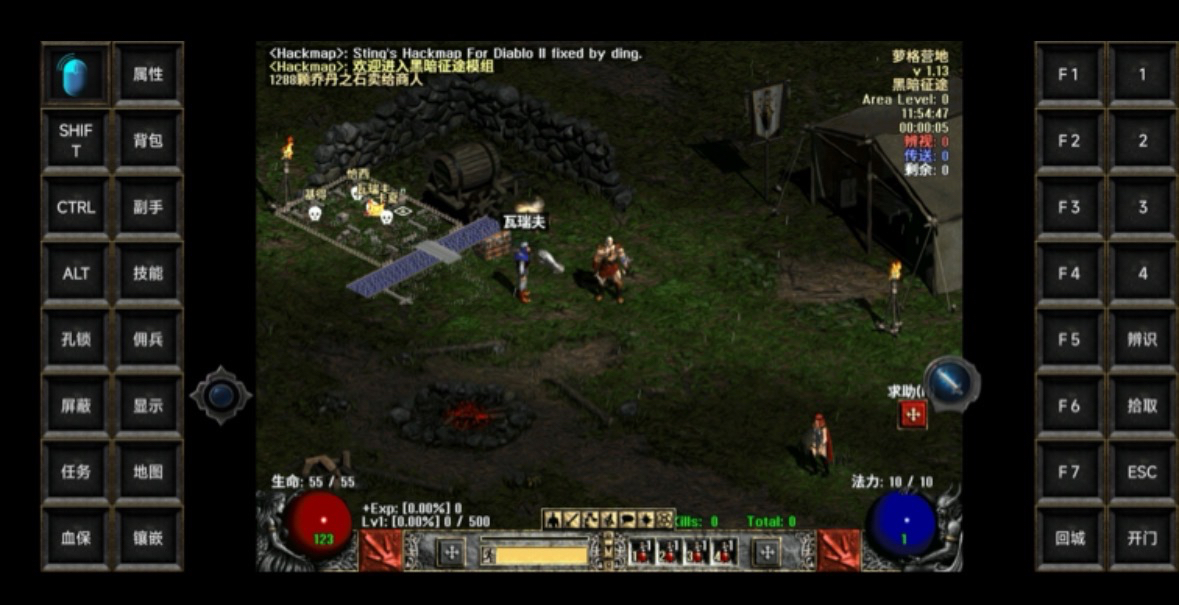
Task: Tap the 拾取 pick-up button
Action: [1142, 405]
